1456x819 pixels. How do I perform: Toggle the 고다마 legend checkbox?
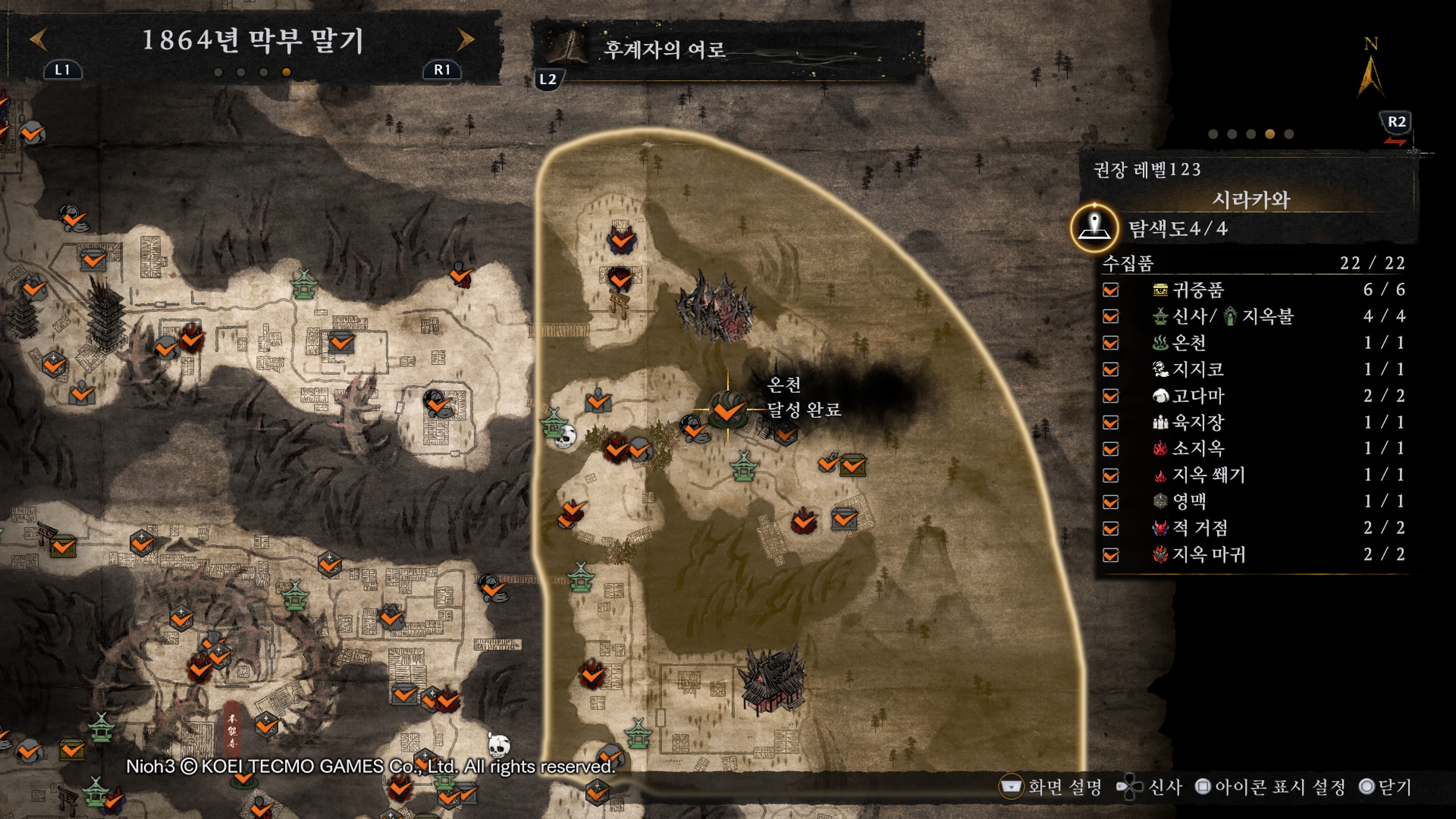coord(1111,395)
